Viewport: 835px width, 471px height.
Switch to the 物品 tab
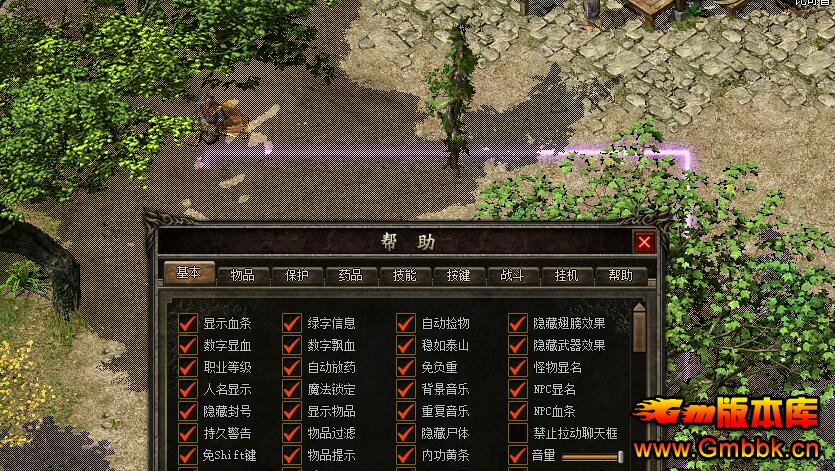[x=242, y=275]
